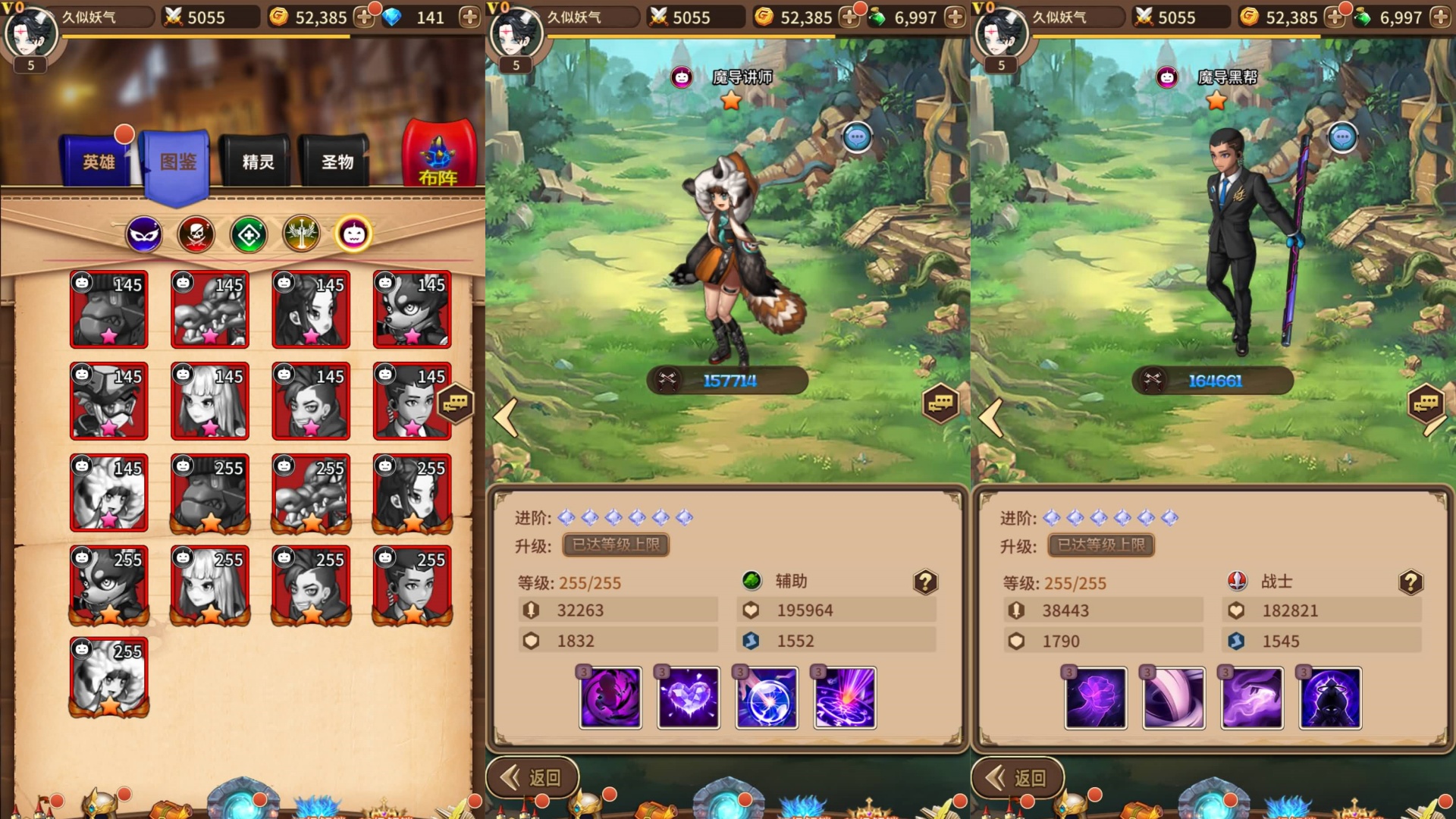Choose the green diamond faction filter
The height and width of the screenshot is (819, 1456).
tap(249, 235)
